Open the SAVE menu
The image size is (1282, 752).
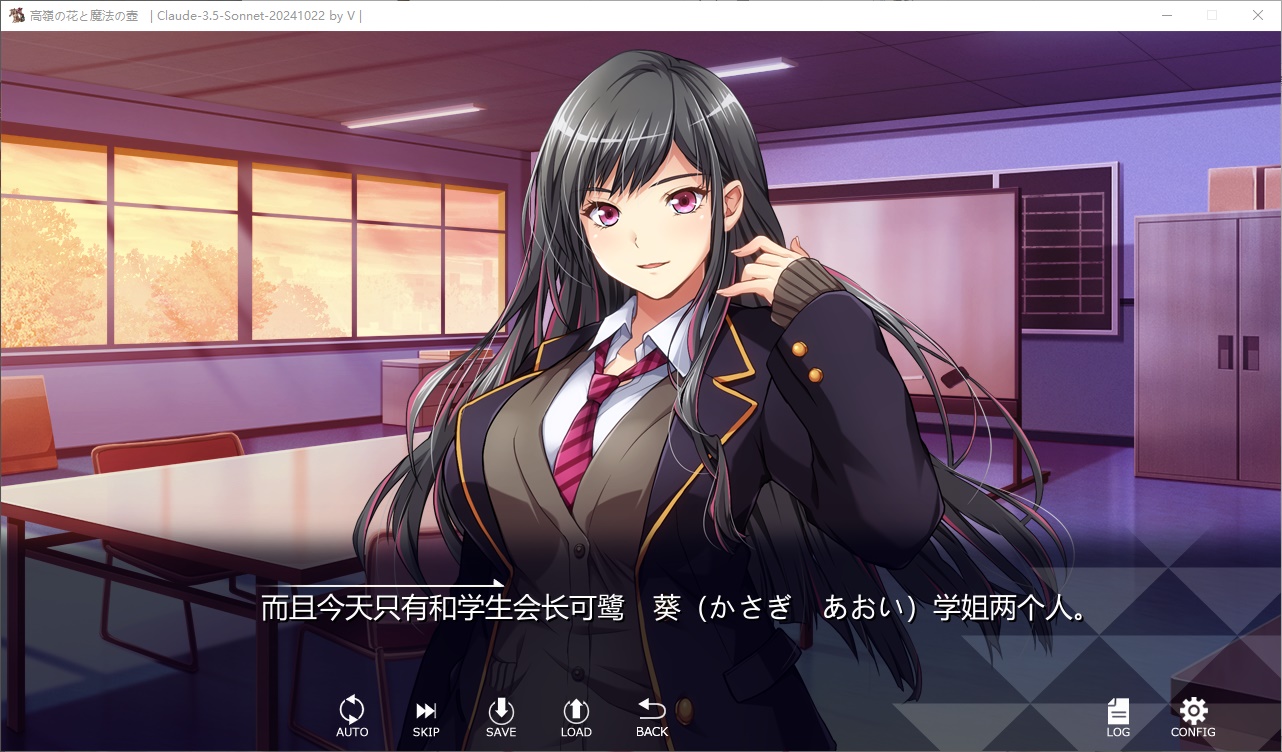click(501, 716)
